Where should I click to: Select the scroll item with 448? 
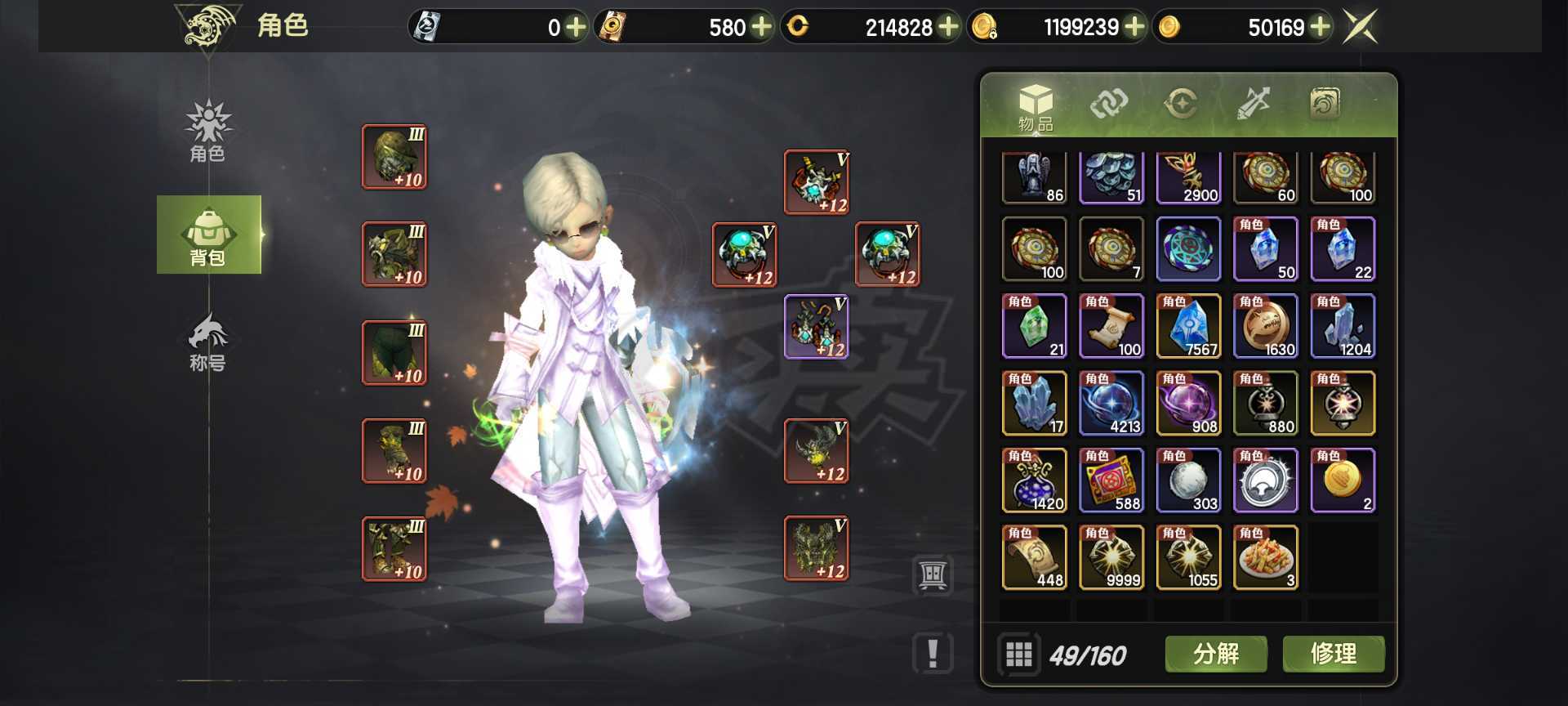(1034, 557)
